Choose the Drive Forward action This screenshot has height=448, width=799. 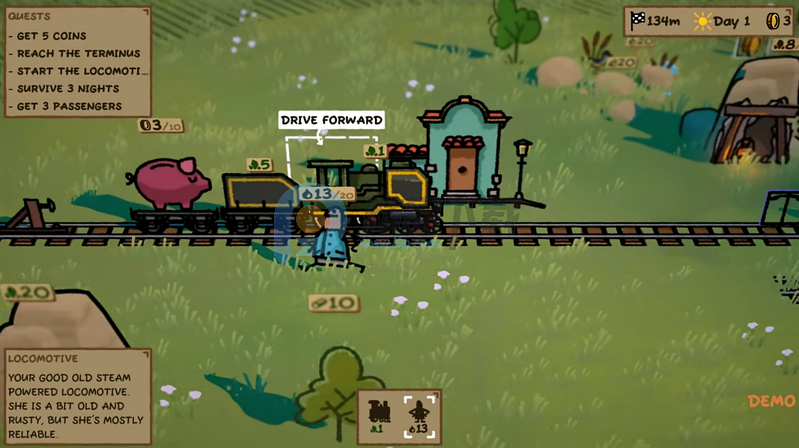tap(331, 121)
